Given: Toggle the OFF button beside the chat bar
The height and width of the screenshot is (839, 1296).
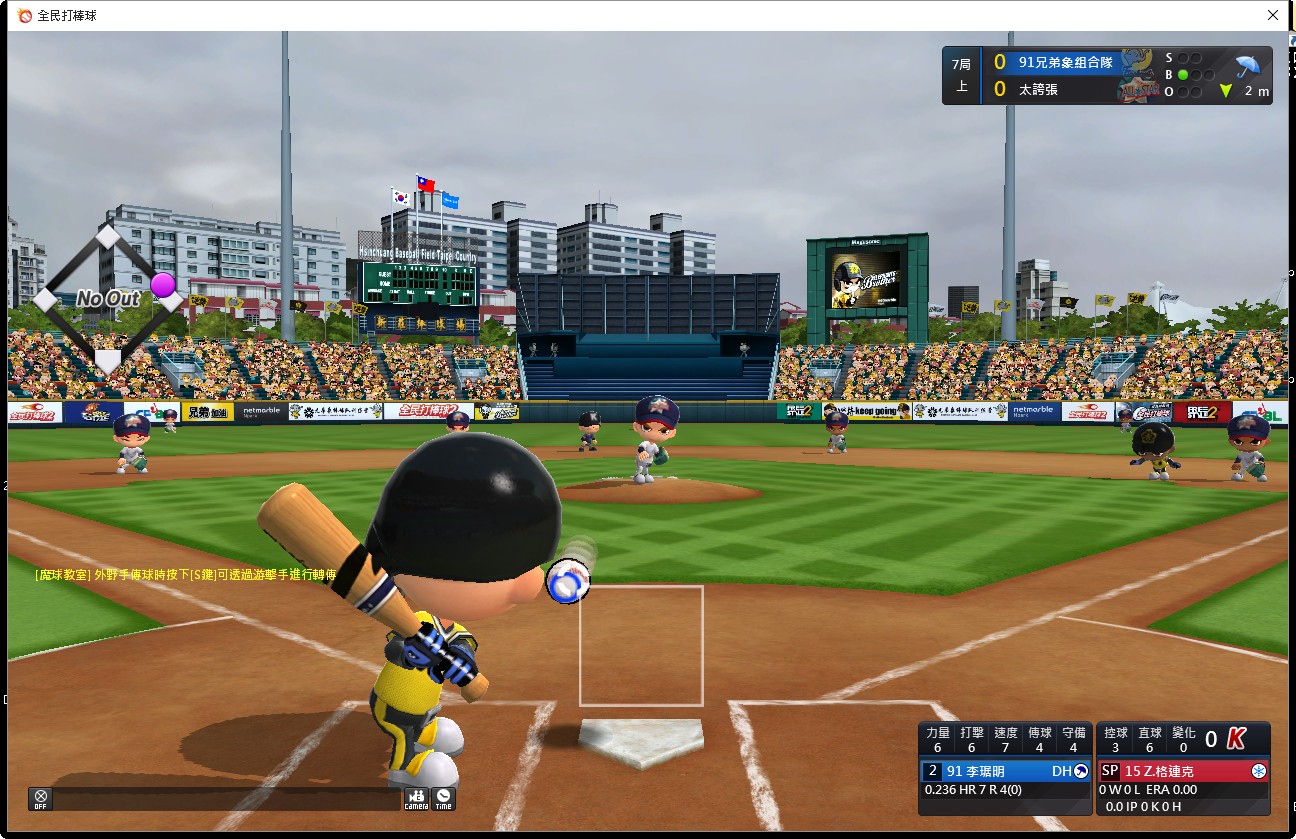Looking at the screenshot, I should click(41, 799).
